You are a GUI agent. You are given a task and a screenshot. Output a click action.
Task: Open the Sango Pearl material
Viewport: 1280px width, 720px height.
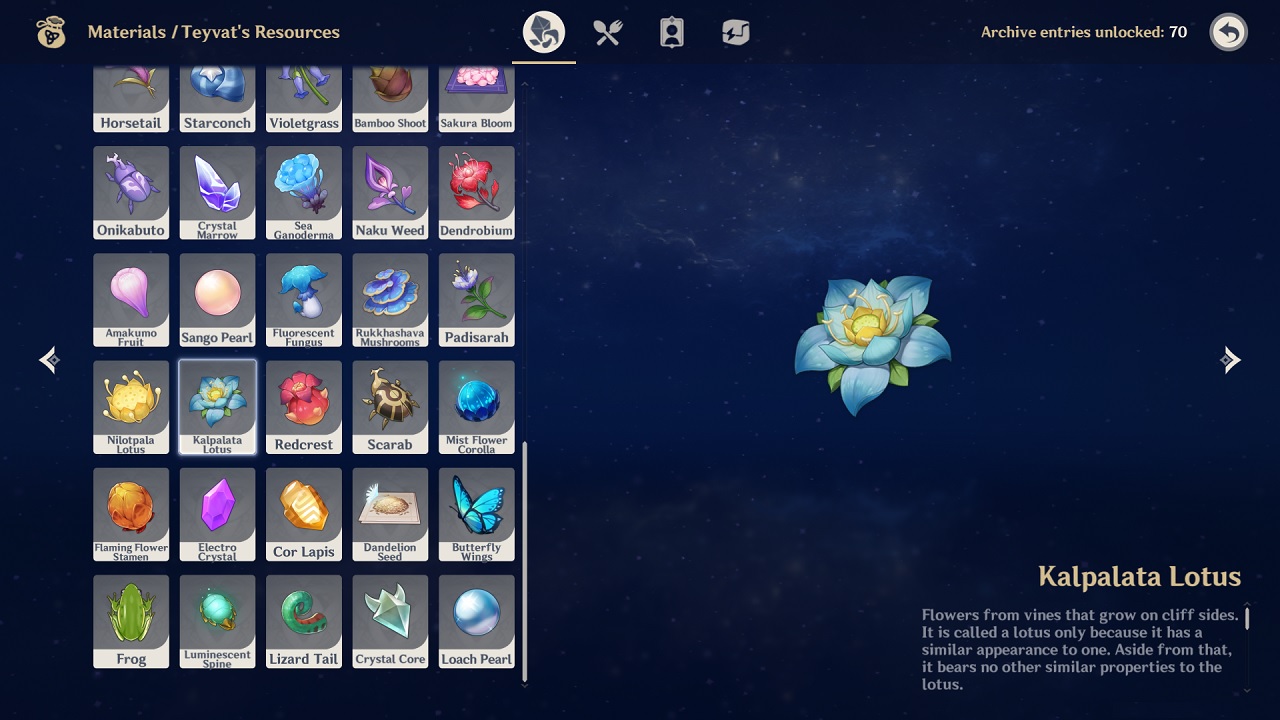pyautogui.click(x=217, y=300)
